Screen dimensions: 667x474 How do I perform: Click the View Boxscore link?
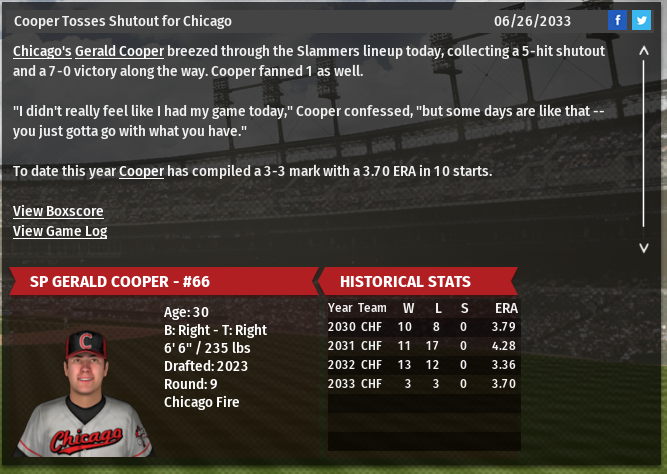[x=58, y=211]
